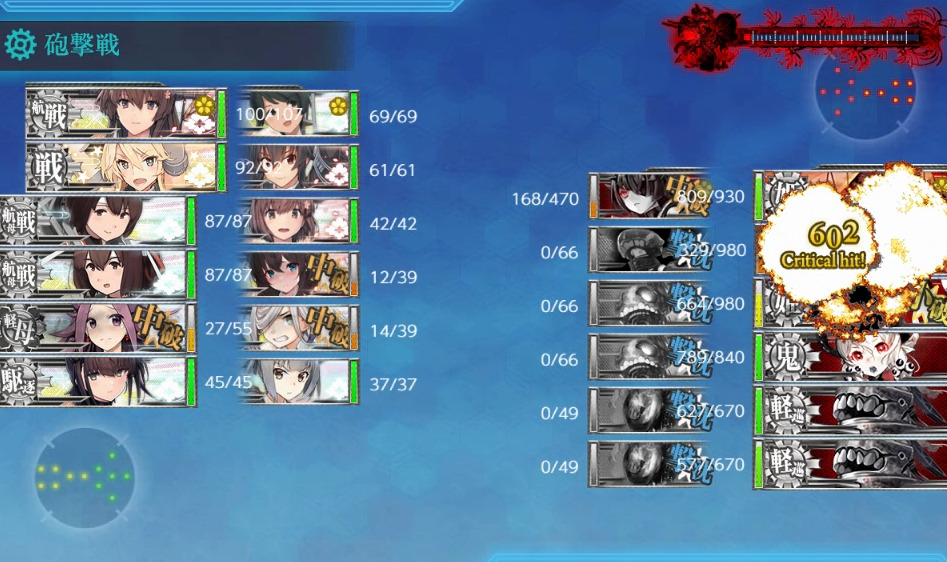Select the enemy 軽巡 card at 627/670 HP
The height and width of the screenshot is (562, 947).
tap(850, 411)
